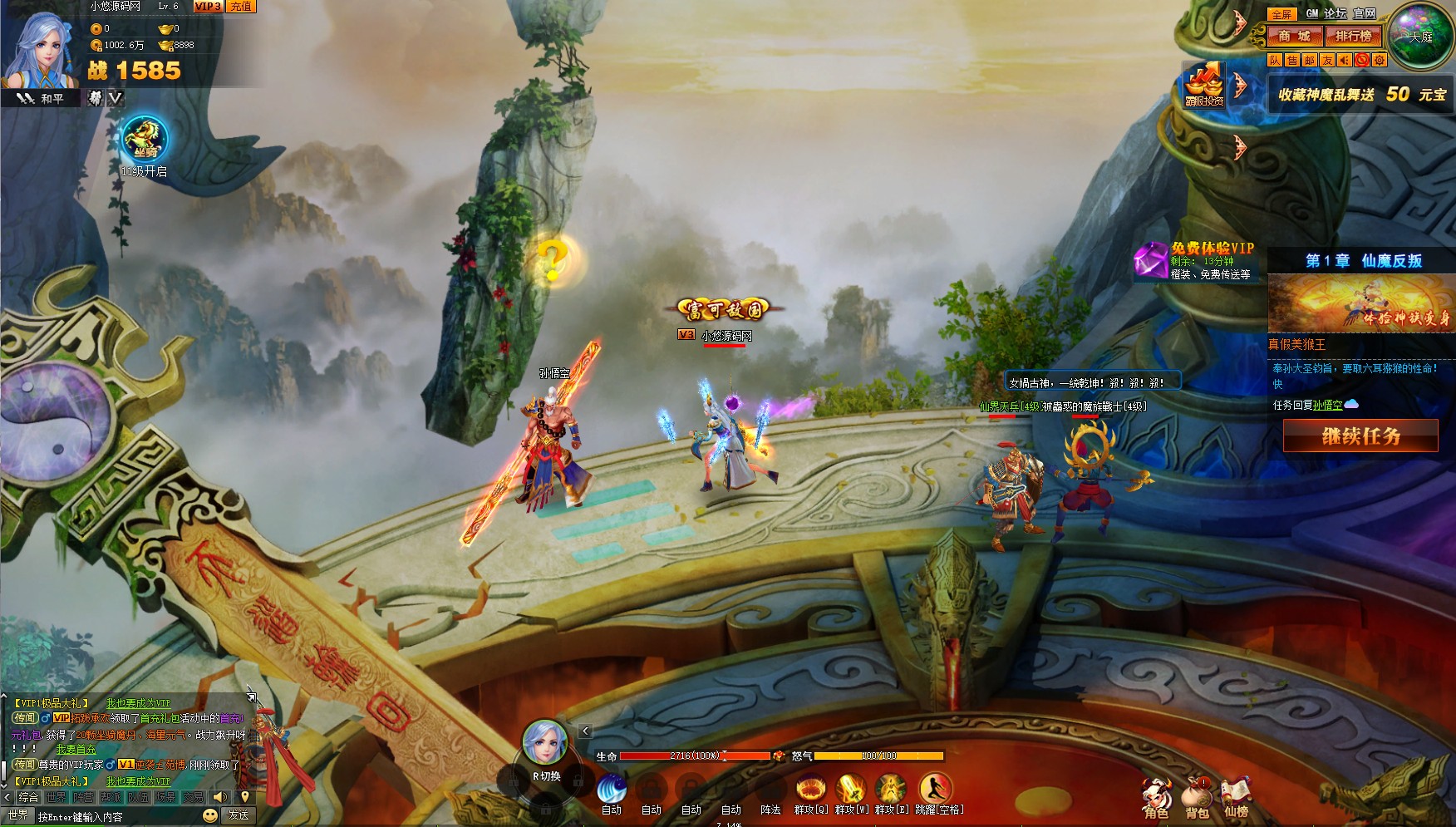Image resolution: width=1456 pixels, height=827 pixels.
Task: Open the 背包 backpack
Action: pyautogui.click(x=1197, y=797)
